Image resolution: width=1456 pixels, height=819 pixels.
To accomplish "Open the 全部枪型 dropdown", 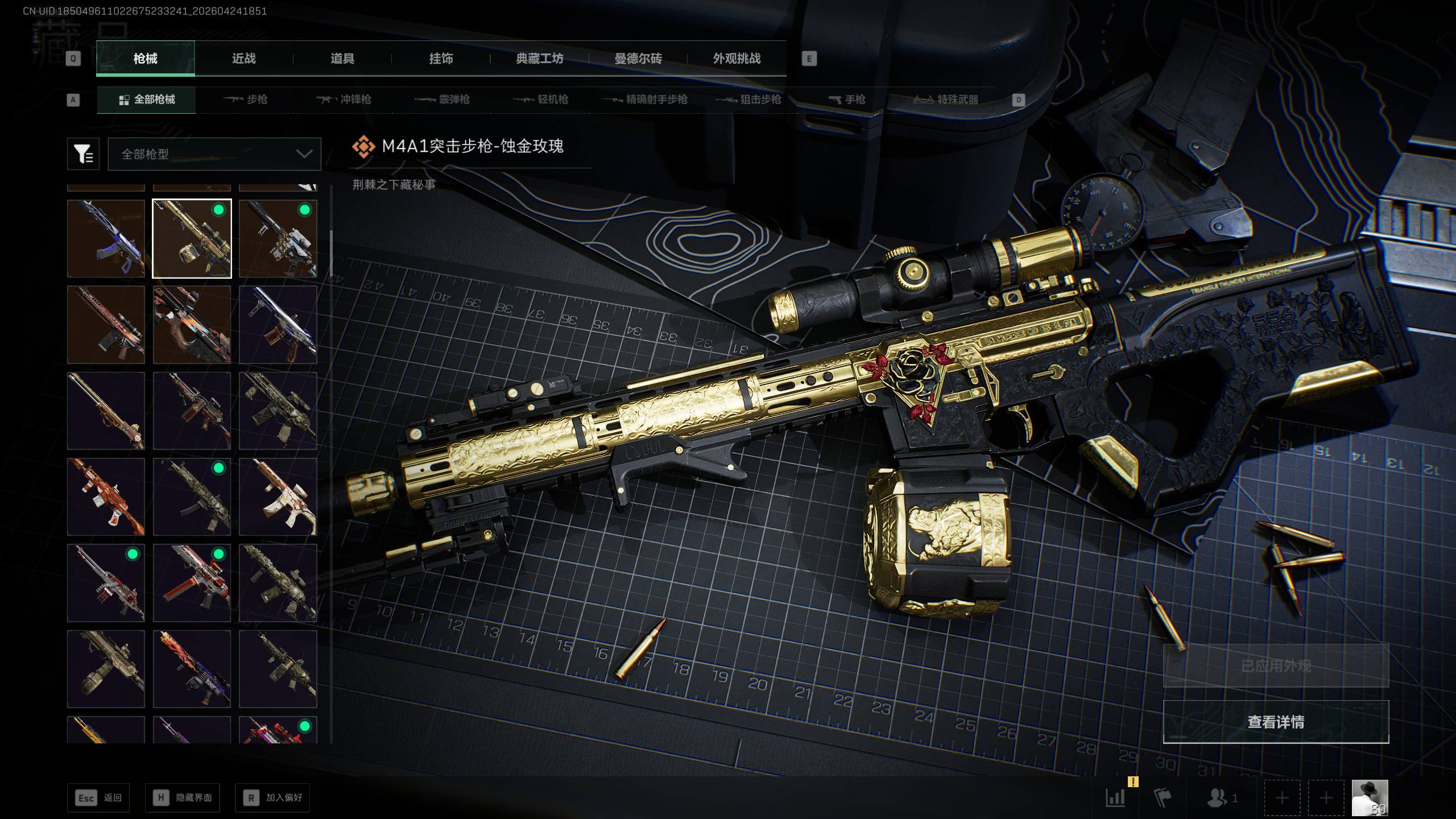I will click(x=214, y=154).
